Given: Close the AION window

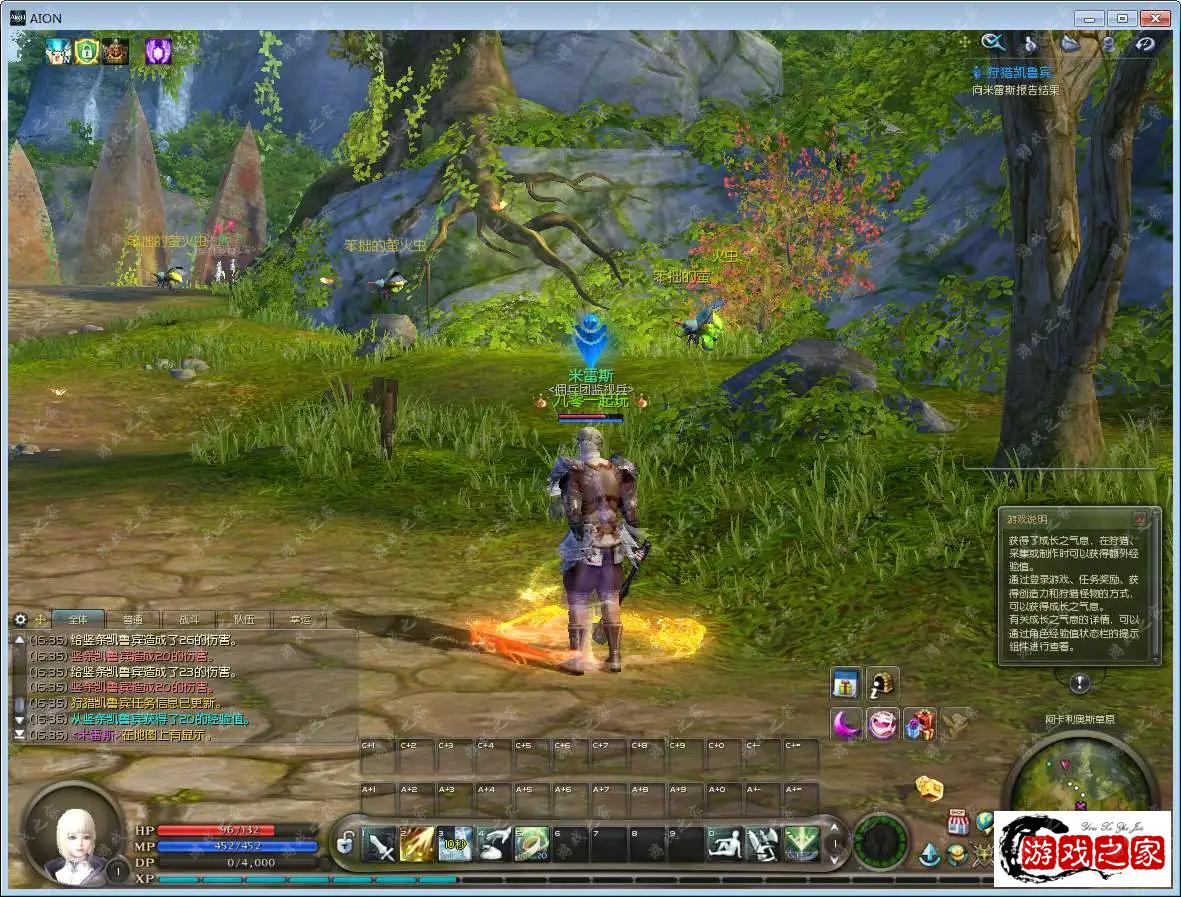Looking at the screenshot, I should pos(1156,18).
